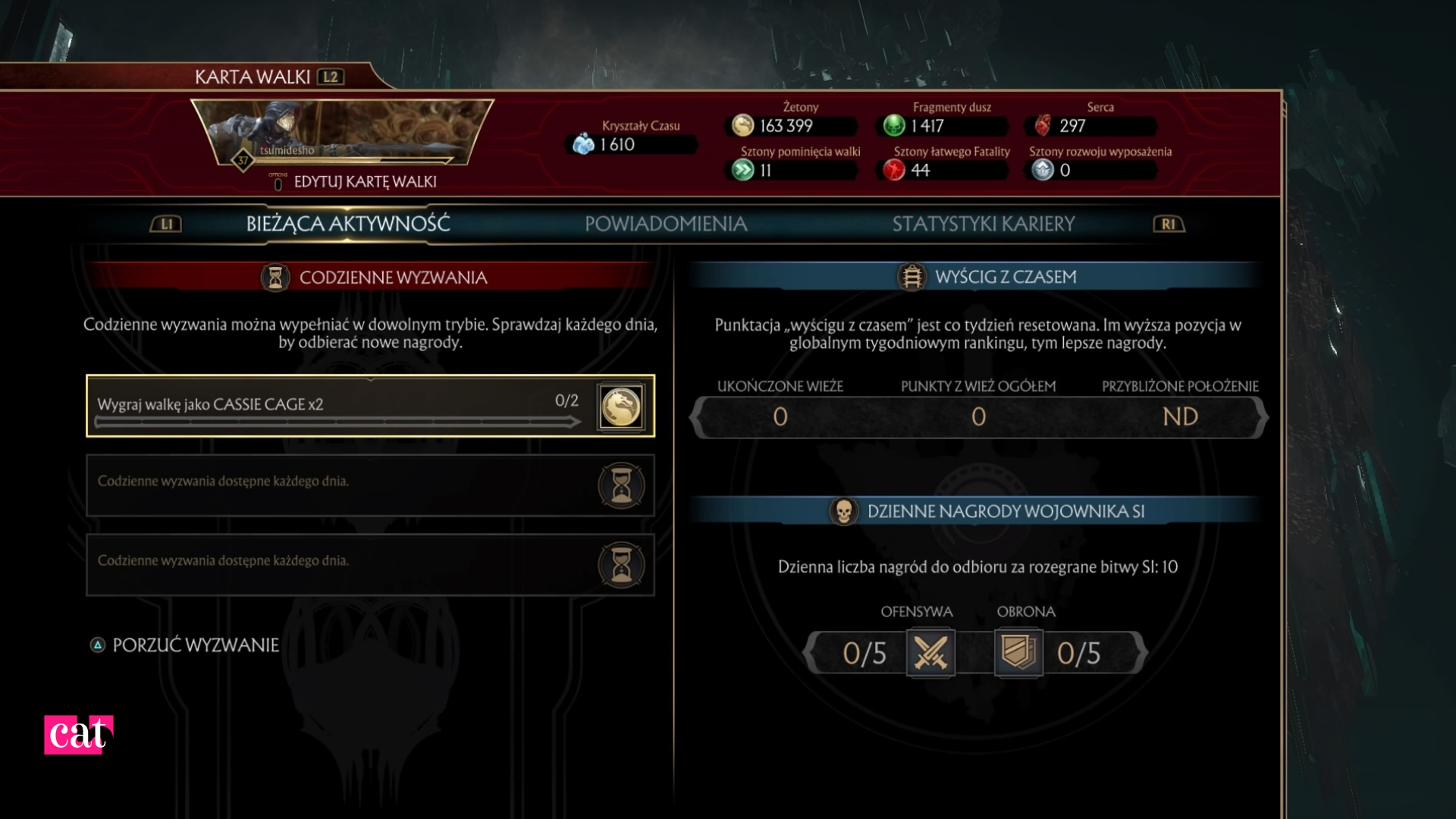Choose Porzuć Wyzwanie to abandon challenge
Image resolution: width=1456 pixels, height=819 pixels.
pos(195,645)
